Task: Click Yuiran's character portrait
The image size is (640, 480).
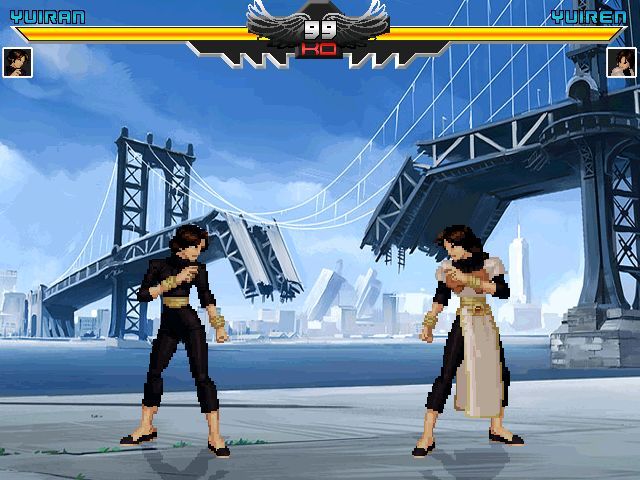Action: pyautogui.click(x=18, y=62)
